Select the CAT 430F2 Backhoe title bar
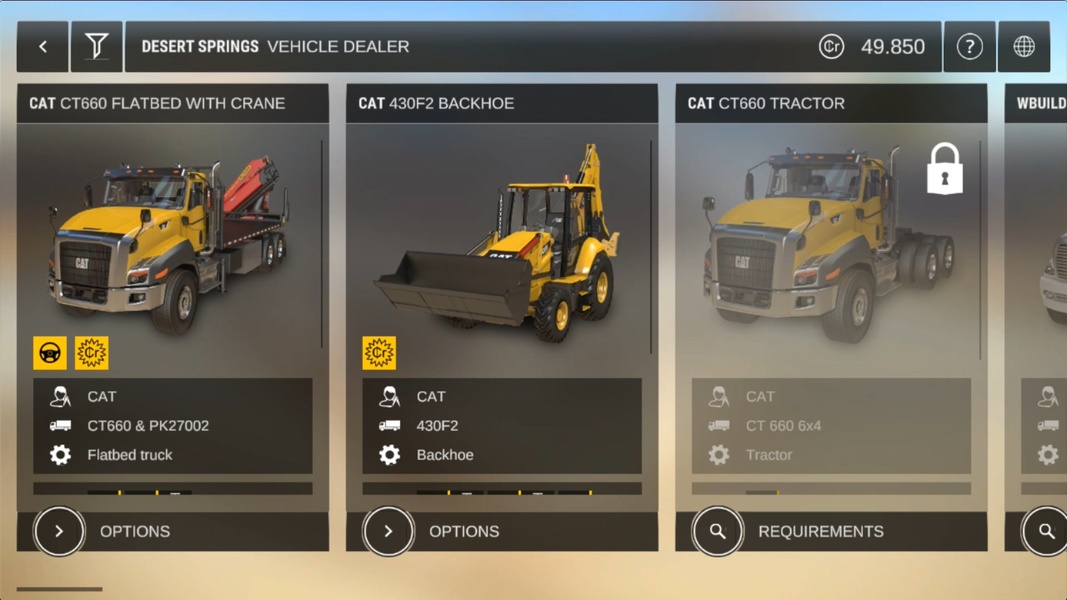 click(501, 103)
